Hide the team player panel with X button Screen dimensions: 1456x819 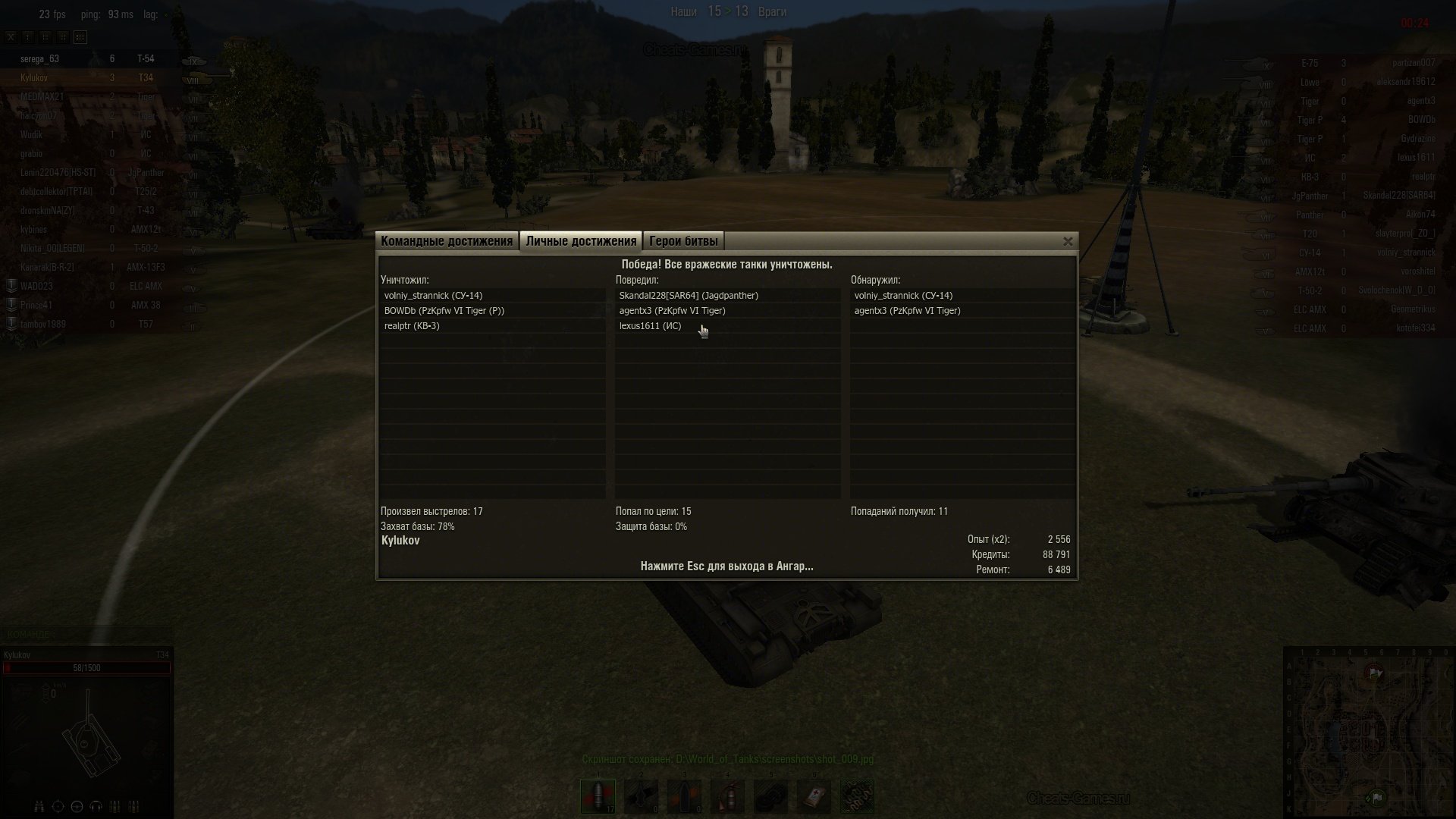11,36
